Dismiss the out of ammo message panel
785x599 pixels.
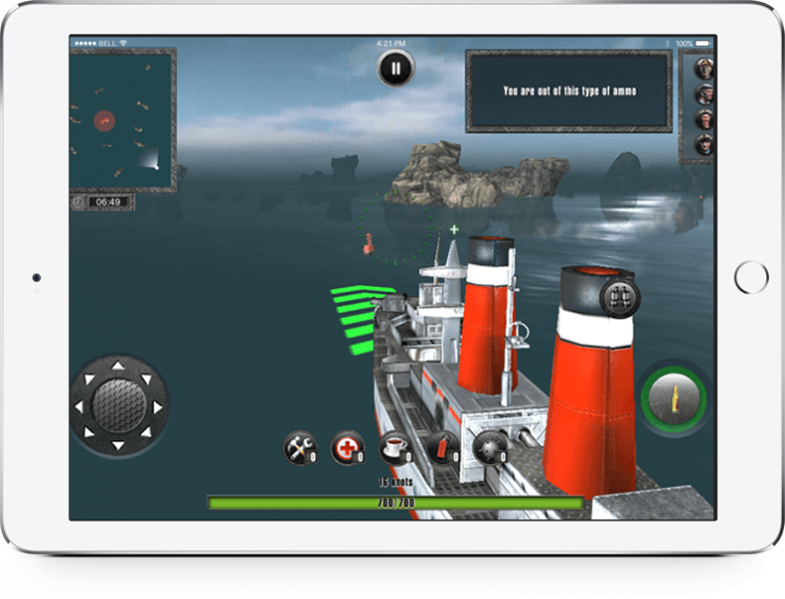[569, 91]
